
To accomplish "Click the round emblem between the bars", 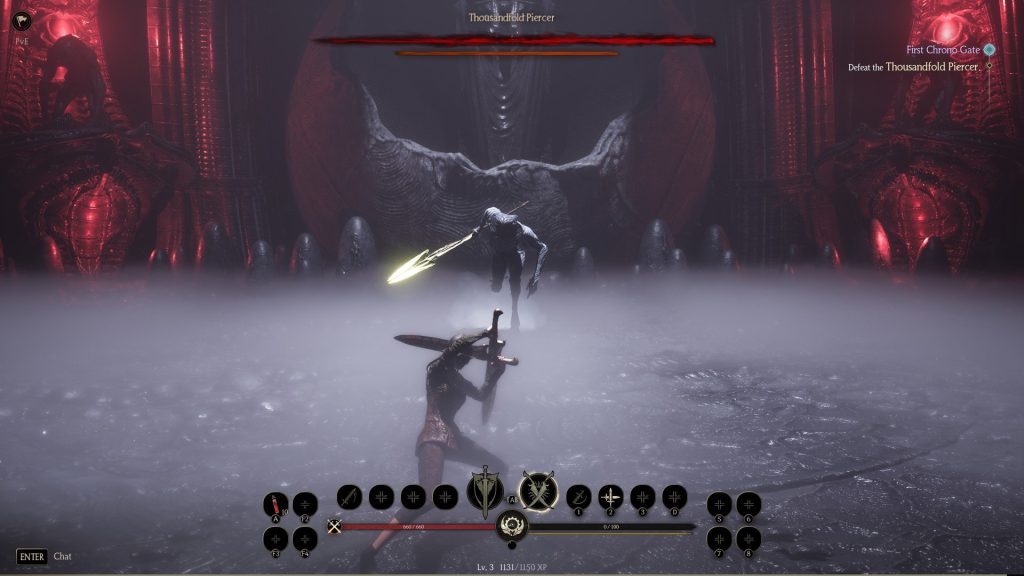I will (512, 525).
